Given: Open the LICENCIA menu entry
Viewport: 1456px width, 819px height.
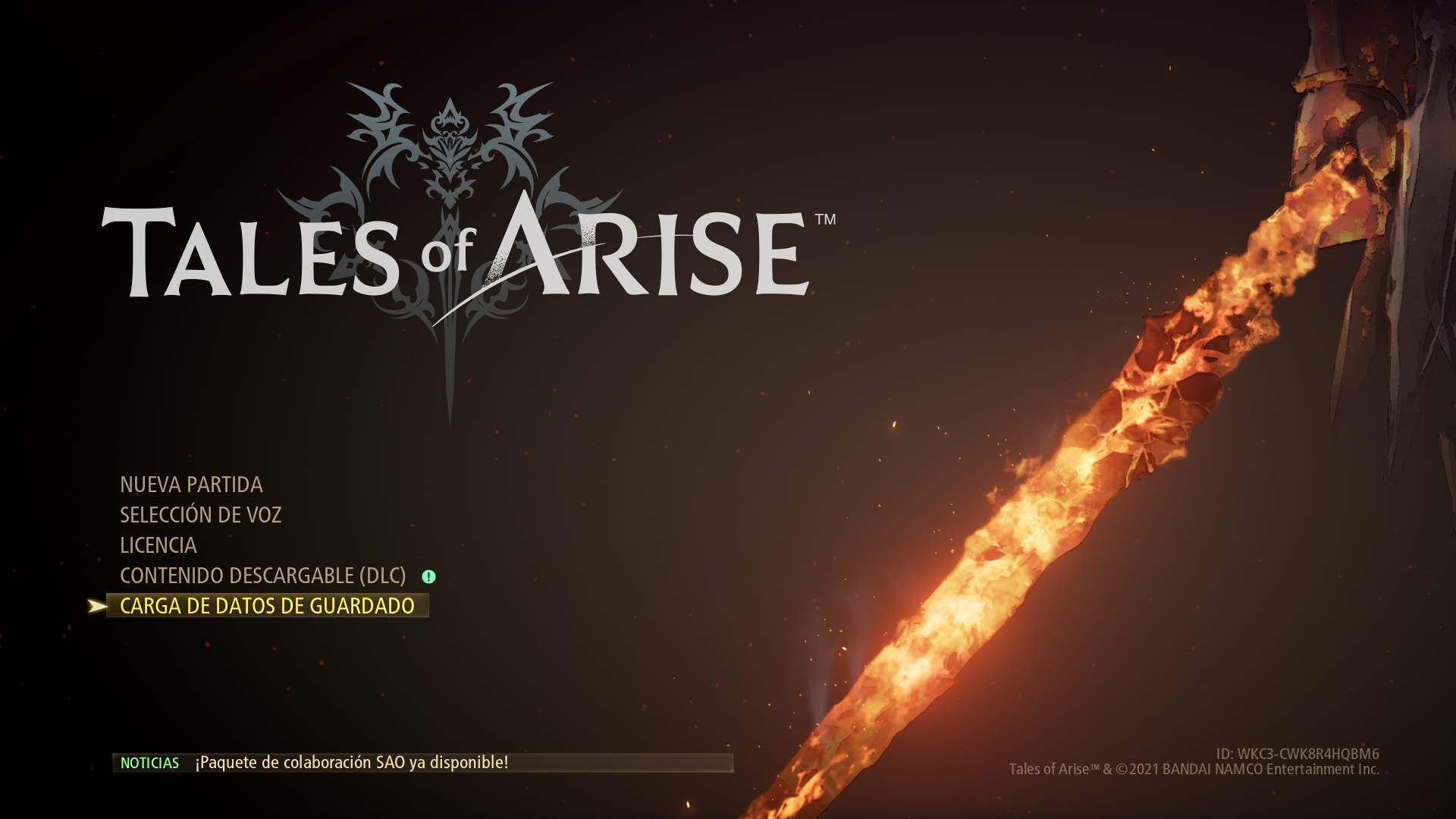Looking at the screenshot, I should 158,545.
